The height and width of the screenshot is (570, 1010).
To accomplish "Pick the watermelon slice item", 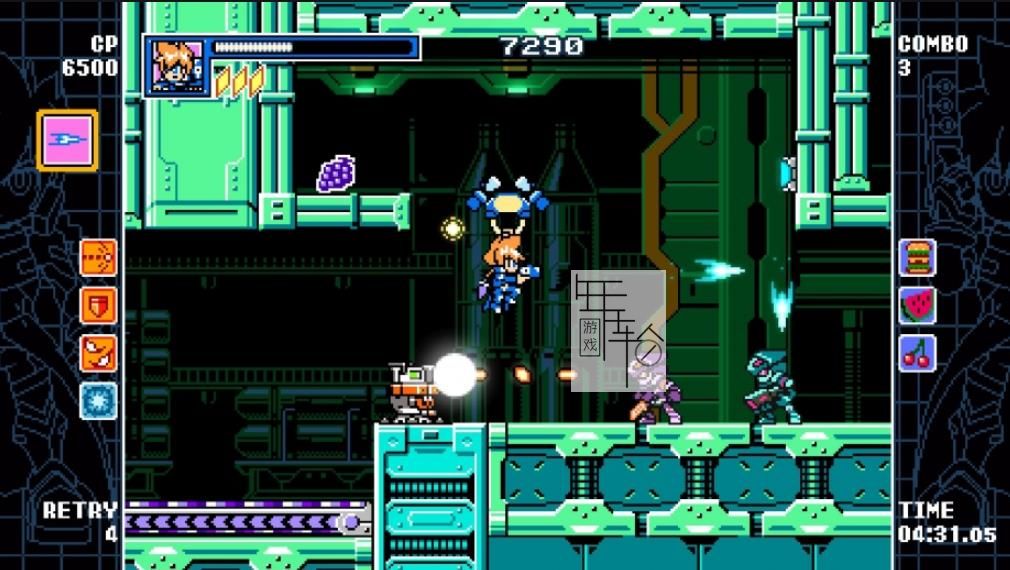I will 916,305.
